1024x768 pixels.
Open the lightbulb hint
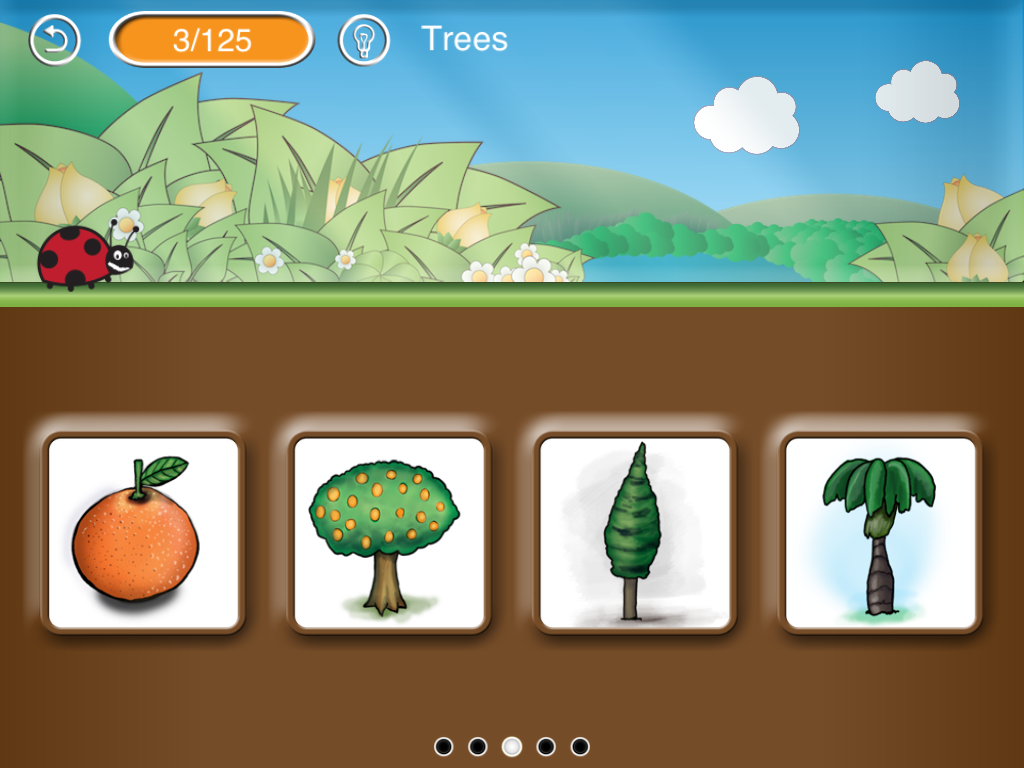click(363, 40)
